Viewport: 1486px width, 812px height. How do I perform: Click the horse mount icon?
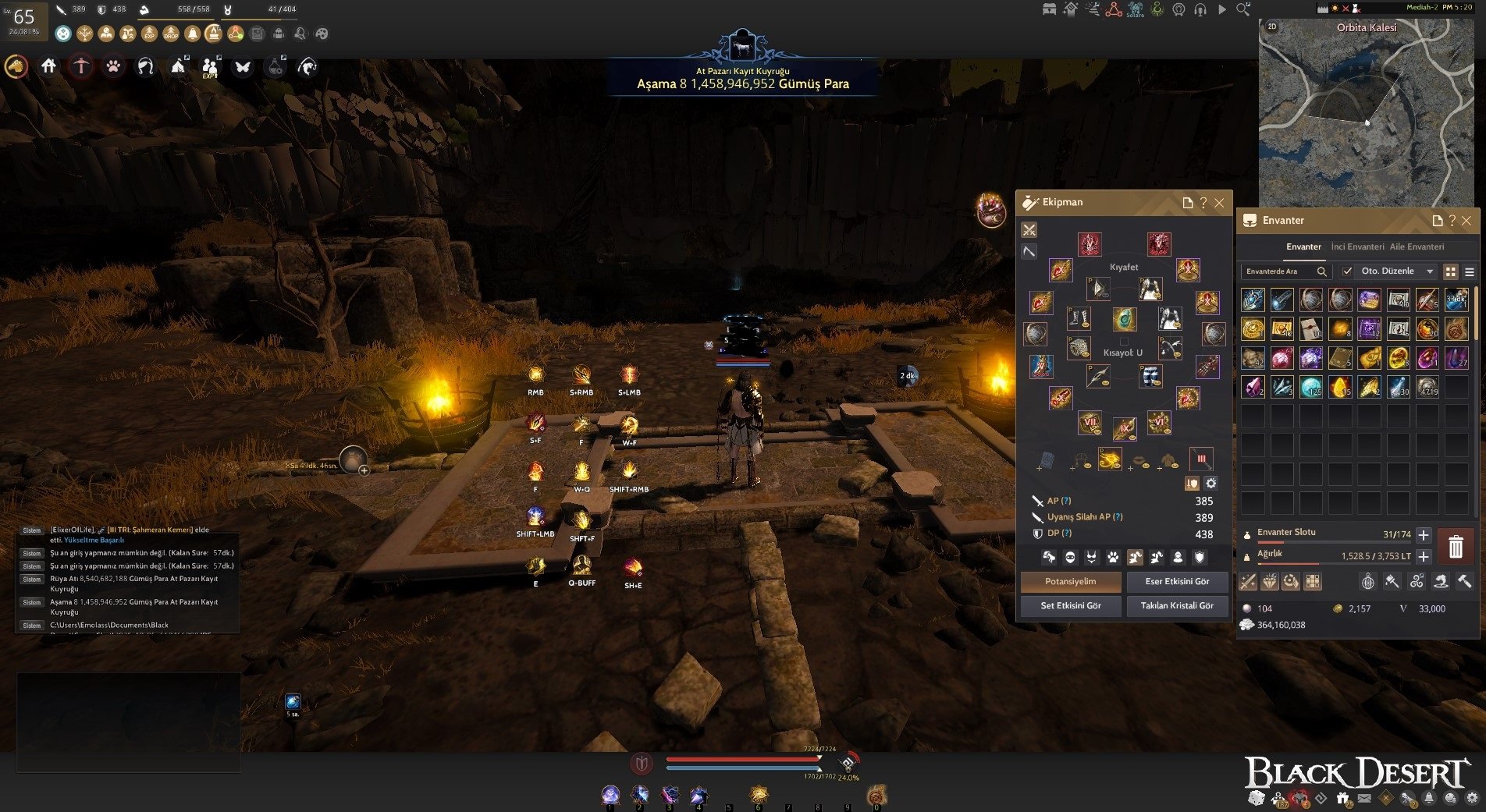(x=16, y=67)
